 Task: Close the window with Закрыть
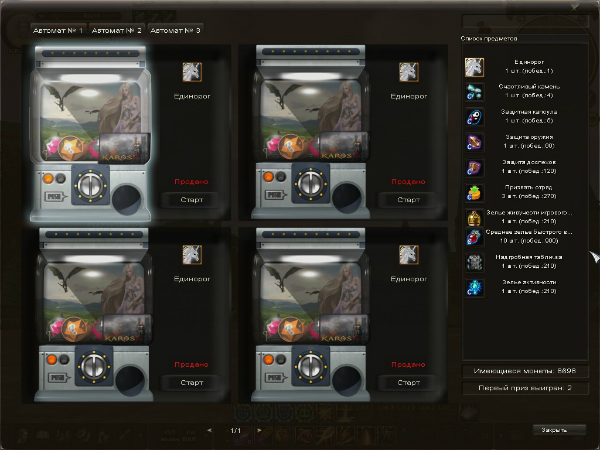555,429
